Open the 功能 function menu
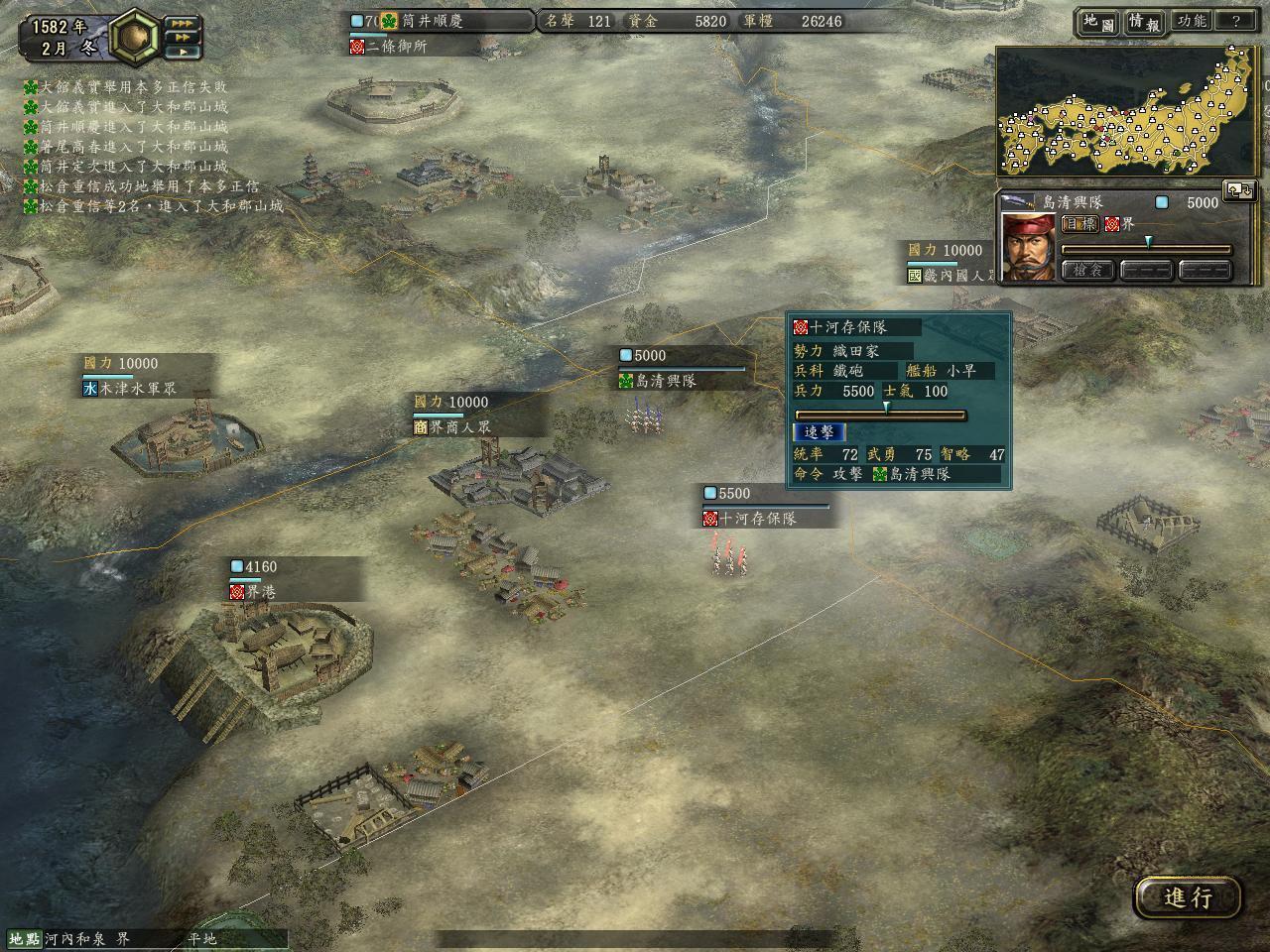The image size is (1270, 952). point(1191,22)
